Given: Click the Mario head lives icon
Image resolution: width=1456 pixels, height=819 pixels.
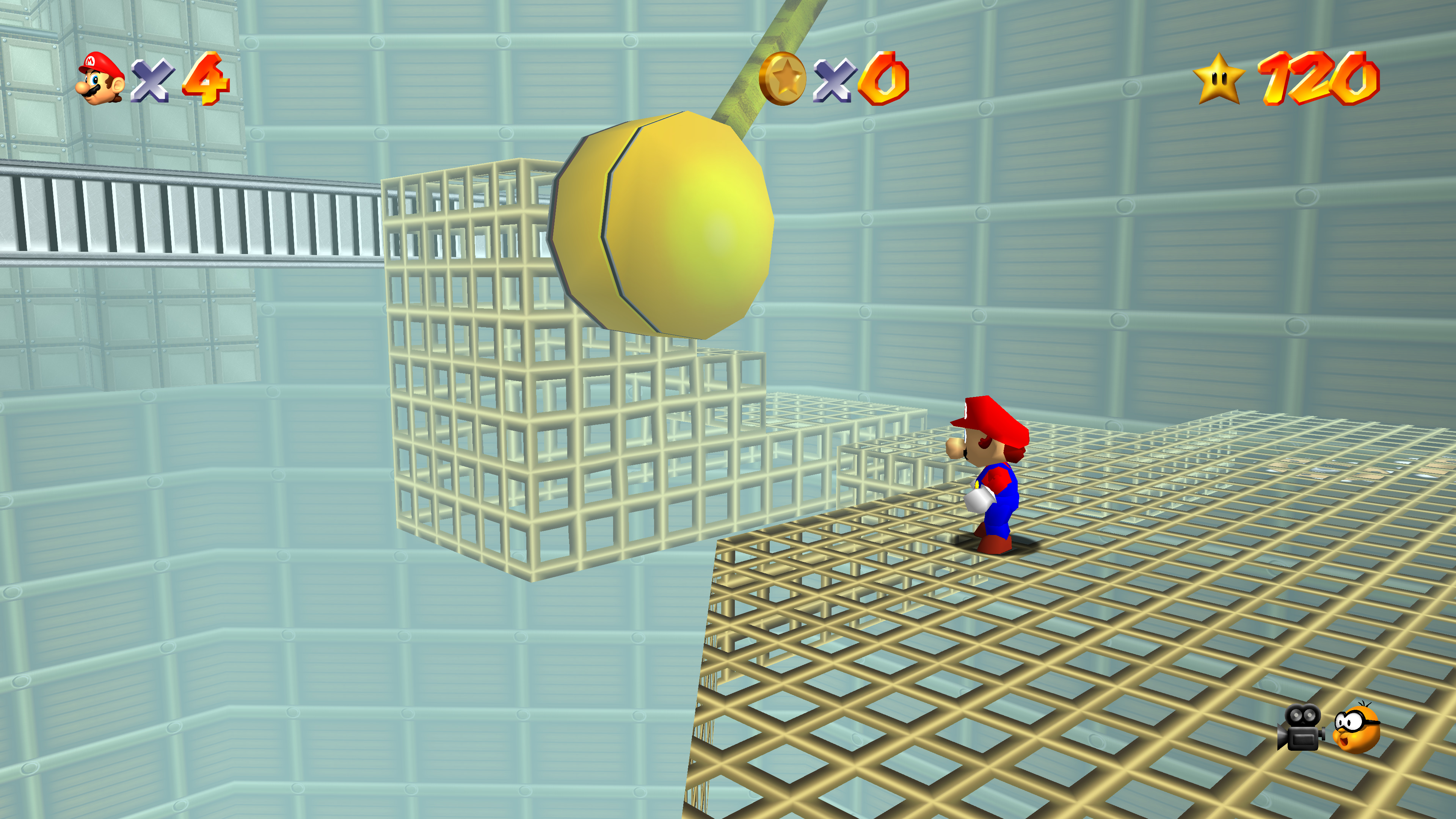Looking at the screenshot, I should coord(100,78).
